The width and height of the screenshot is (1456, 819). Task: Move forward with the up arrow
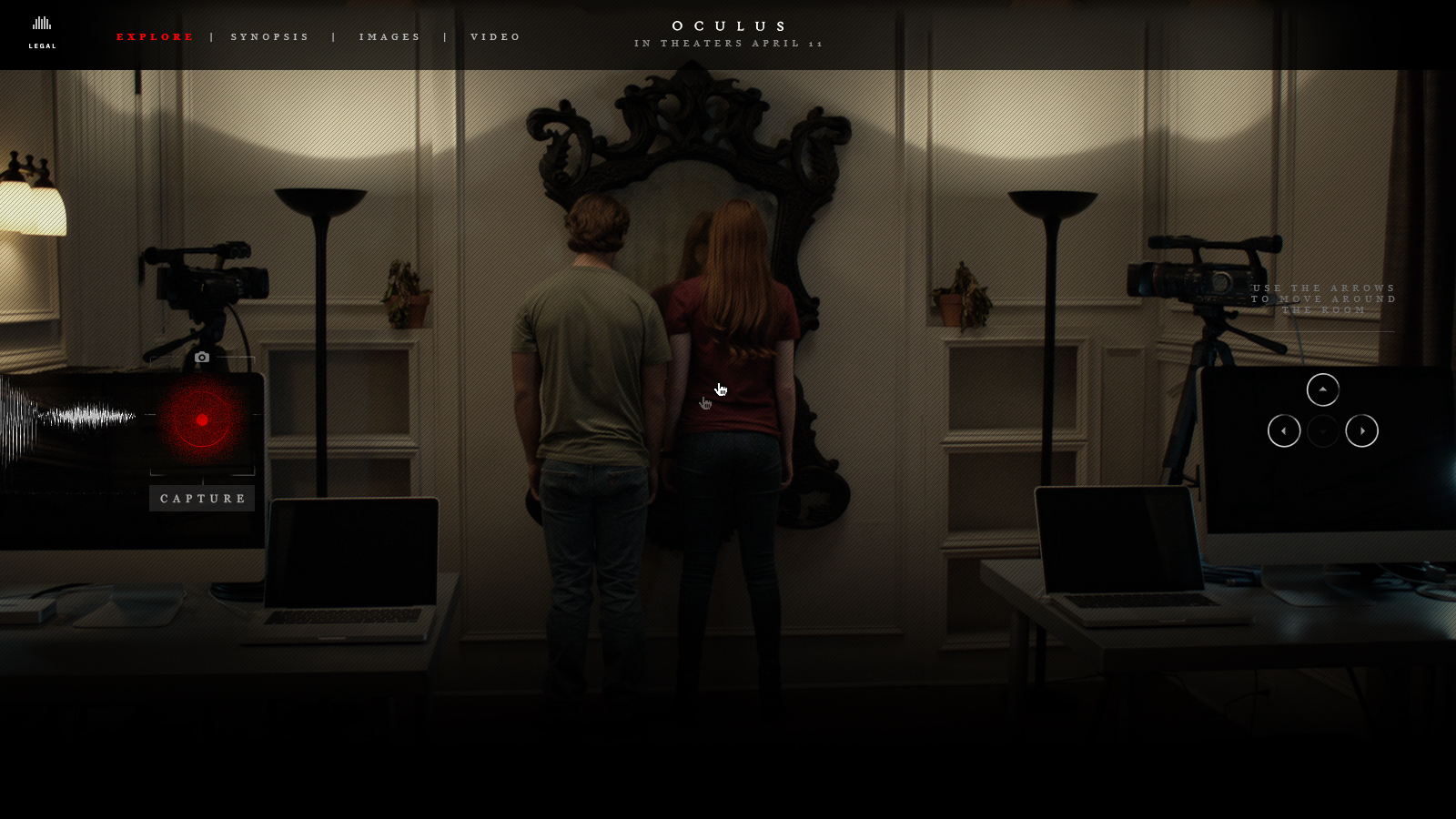(1322, 390)
